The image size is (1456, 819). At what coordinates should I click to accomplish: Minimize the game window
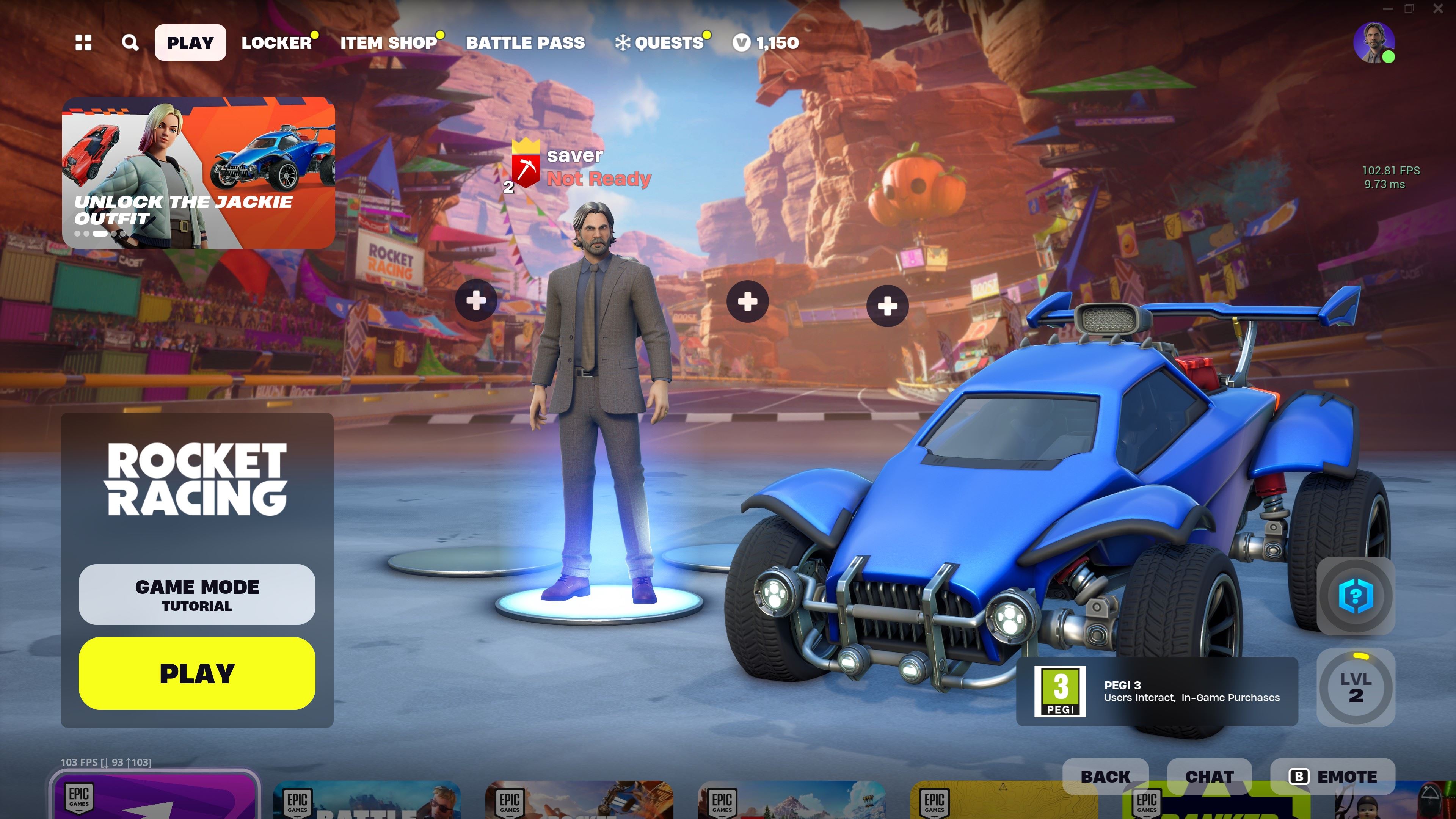point(1388,8)
